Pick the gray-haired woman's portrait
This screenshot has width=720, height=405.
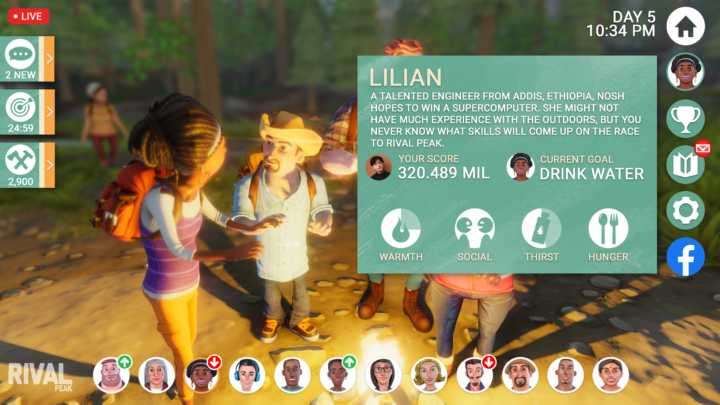pos(156,375)
